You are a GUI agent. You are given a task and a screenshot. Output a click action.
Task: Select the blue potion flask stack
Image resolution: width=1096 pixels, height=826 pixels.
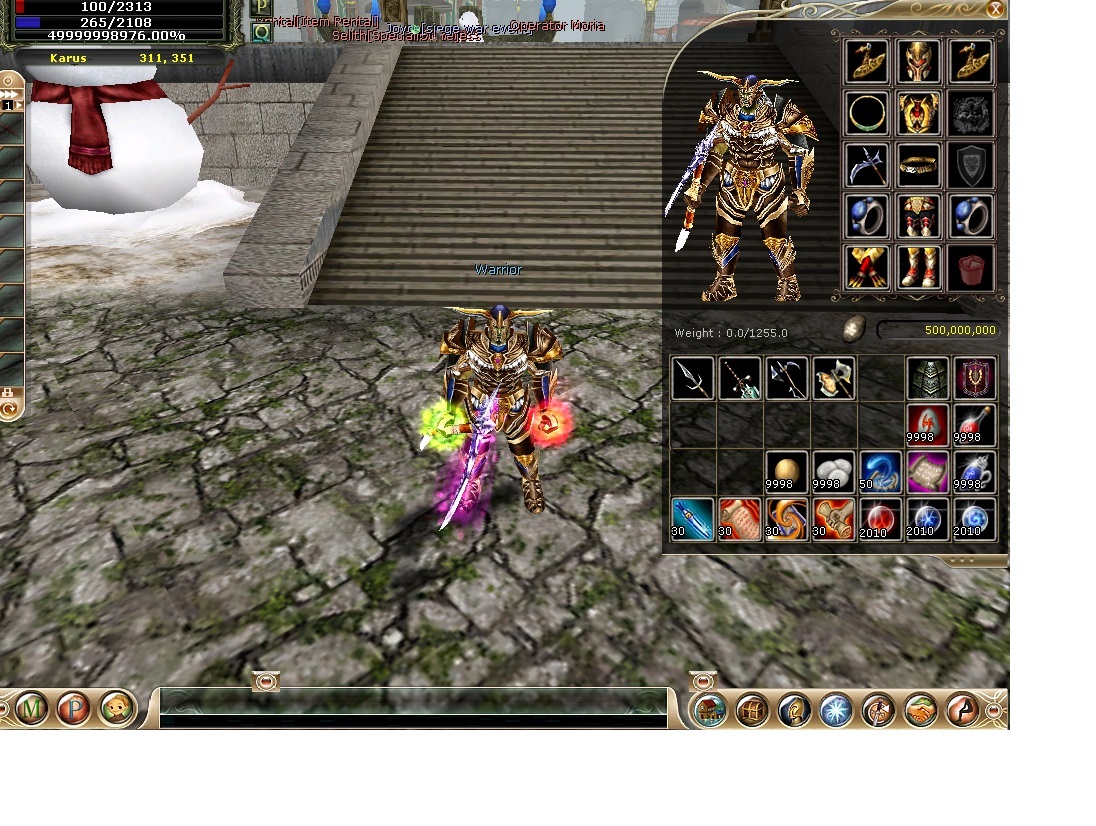[974, 472]
